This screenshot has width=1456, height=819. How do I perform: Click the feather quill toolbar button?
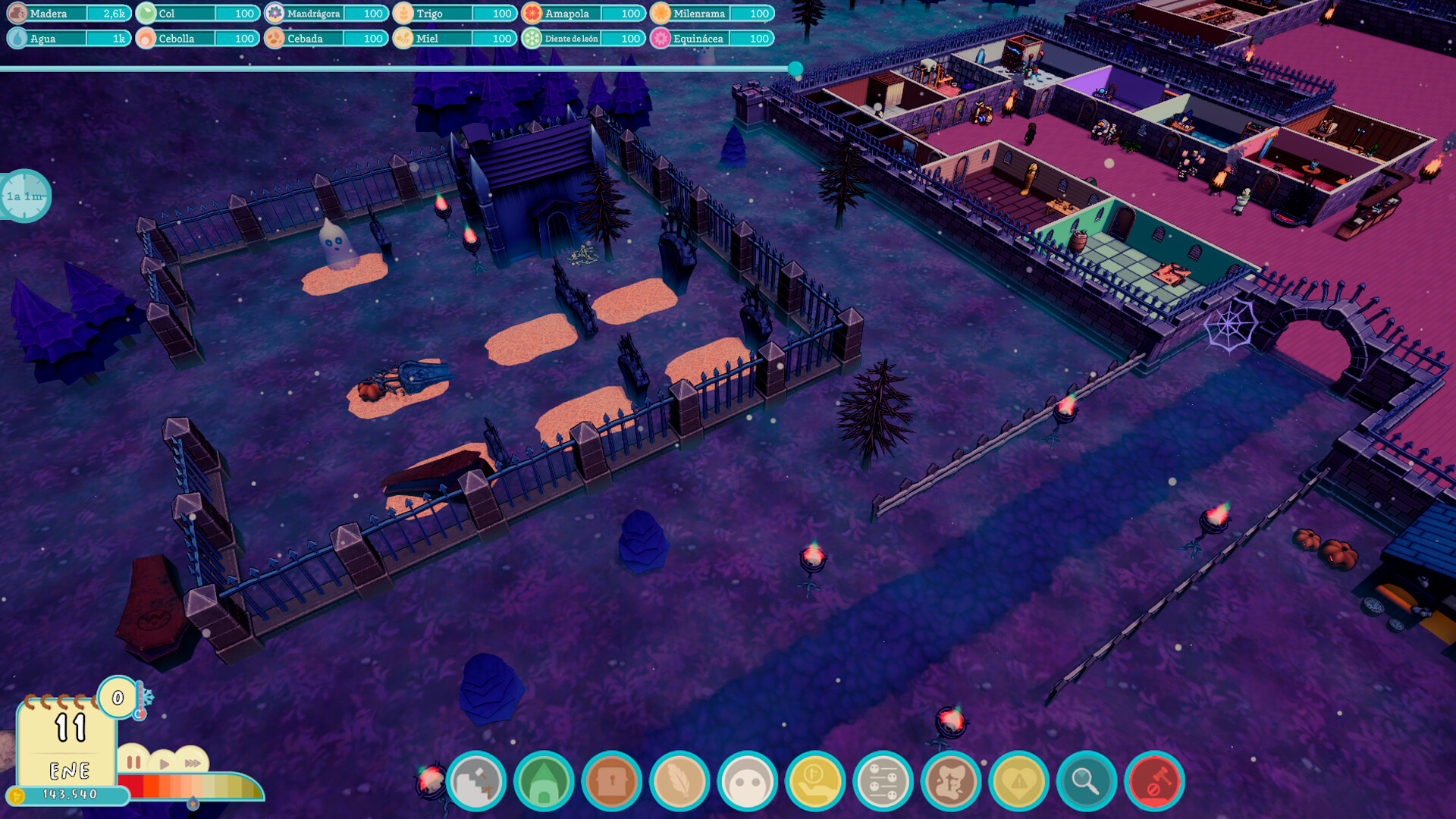pyautogui.click(x=679, y=781)
